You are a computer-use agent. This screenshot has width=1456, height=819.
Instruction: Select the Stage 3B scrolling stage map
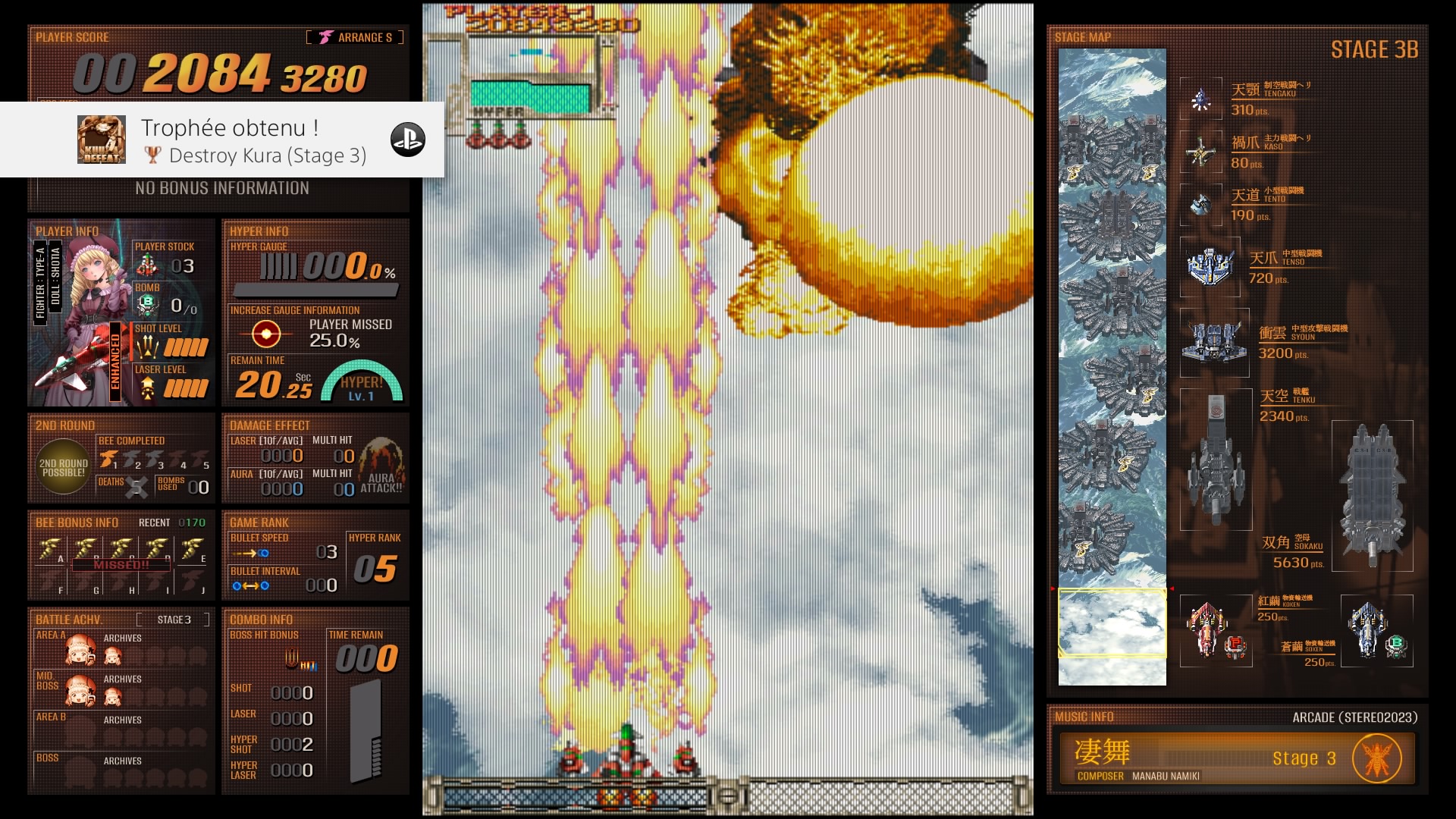tap(1112, 367)
